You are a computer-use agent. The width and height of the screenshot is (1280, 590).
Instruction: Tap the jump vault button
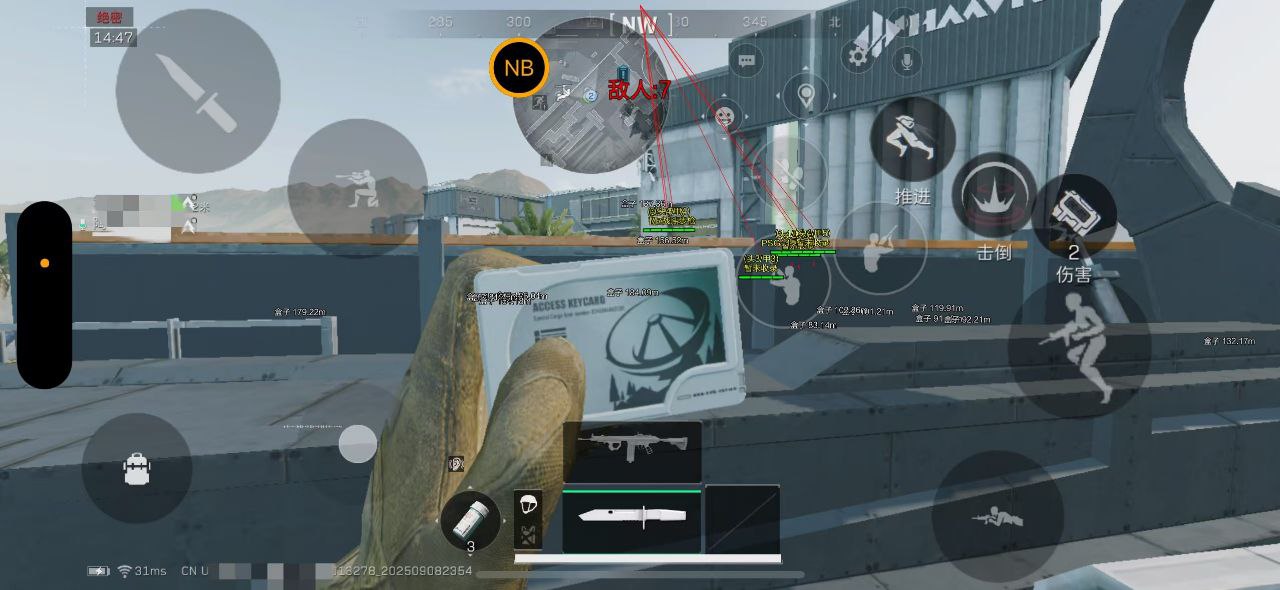tap(1079, 346)
